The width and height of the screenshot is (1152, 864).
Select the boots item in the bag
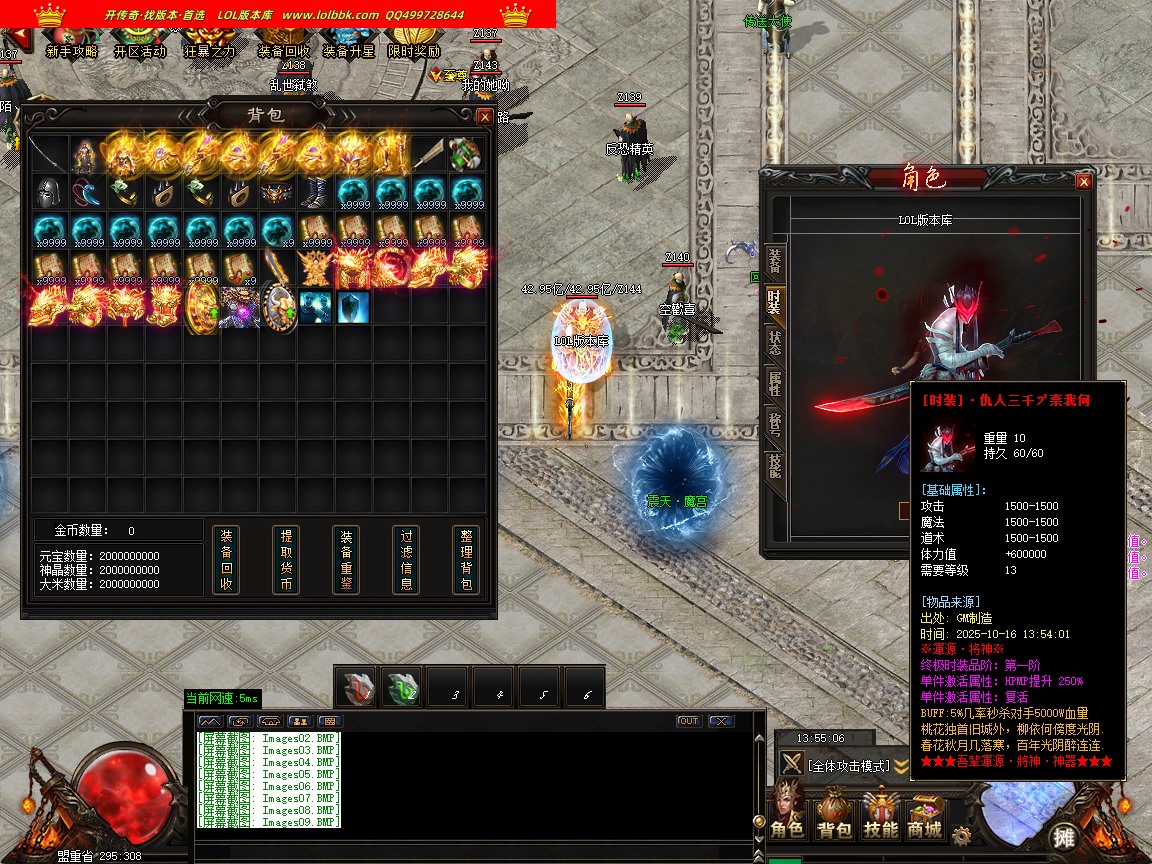pyautogui.click(x=315, y=191)
